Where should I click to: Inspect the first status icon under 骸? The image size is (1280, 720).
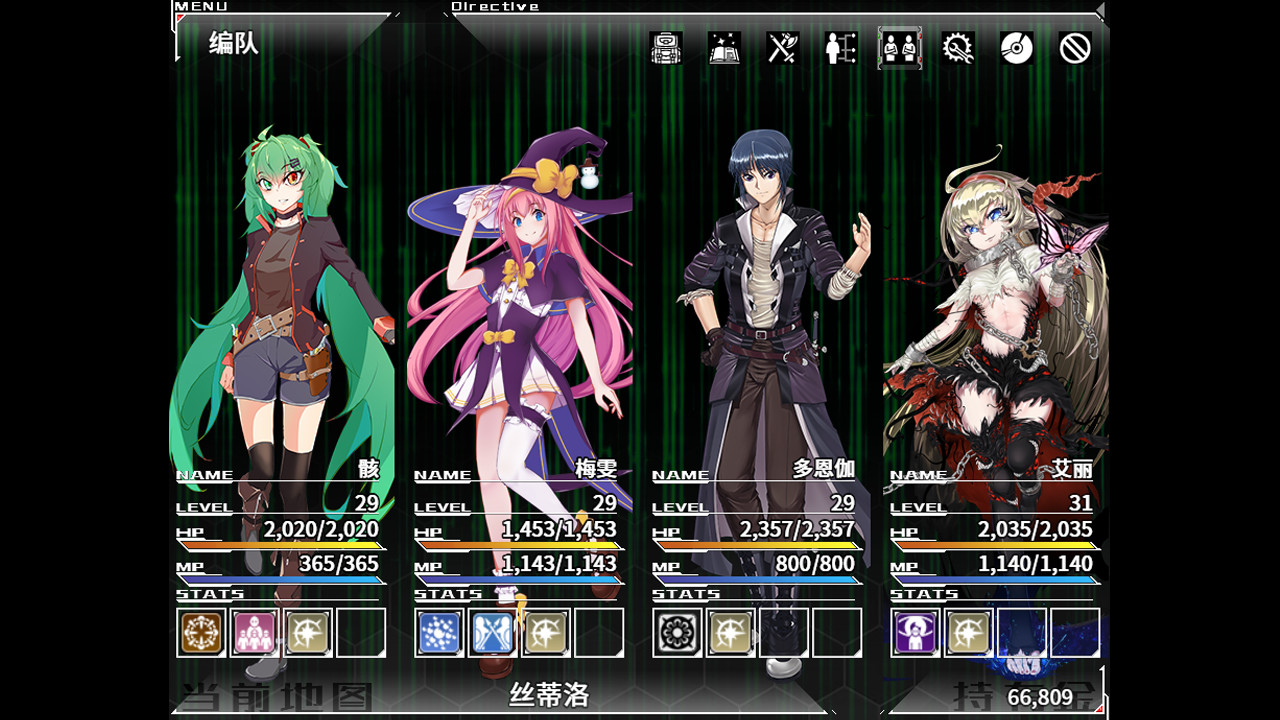coord(200,633)
